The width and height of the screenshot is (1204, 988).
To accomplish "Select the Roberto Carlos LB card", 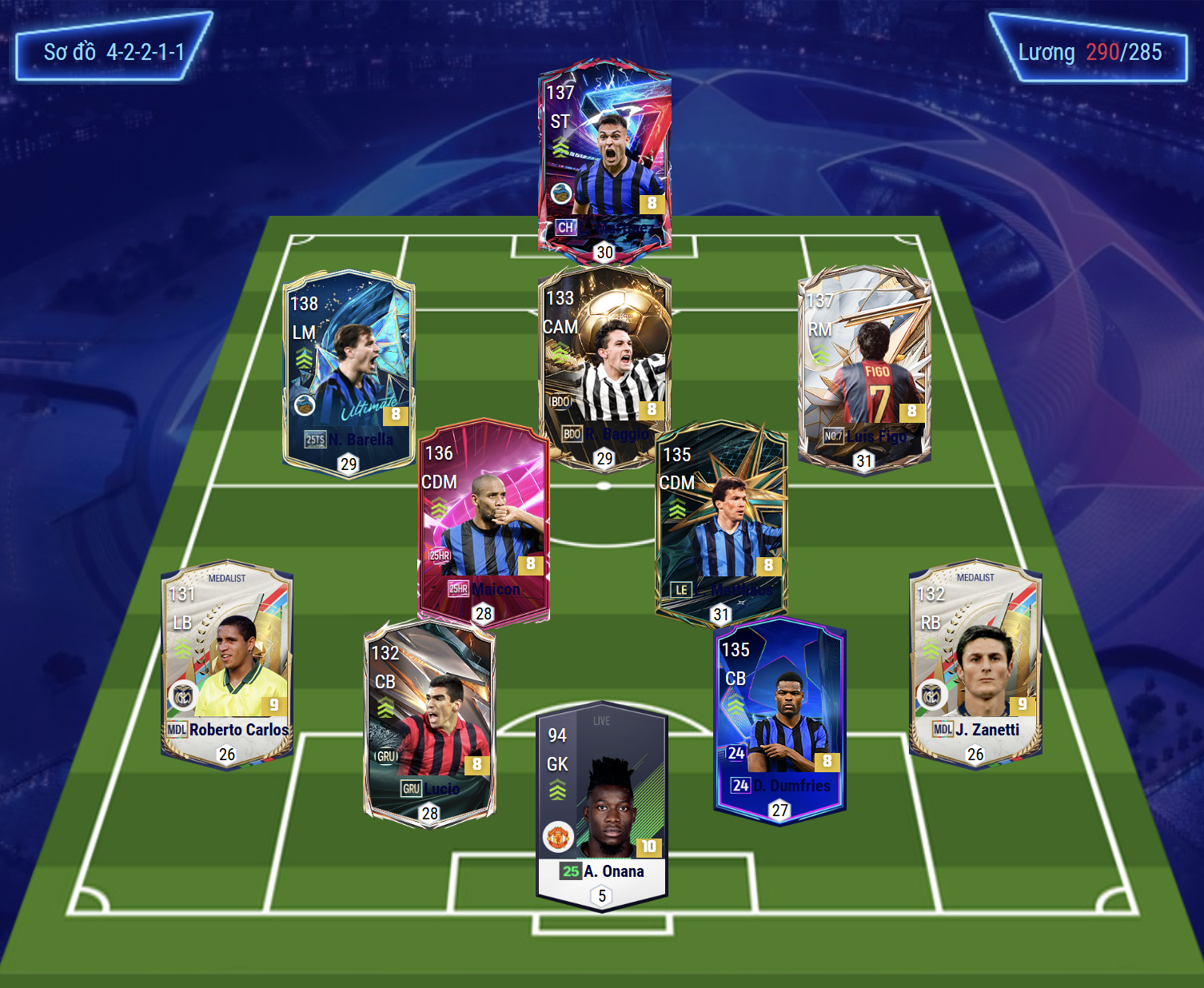I will coord(227,663).
